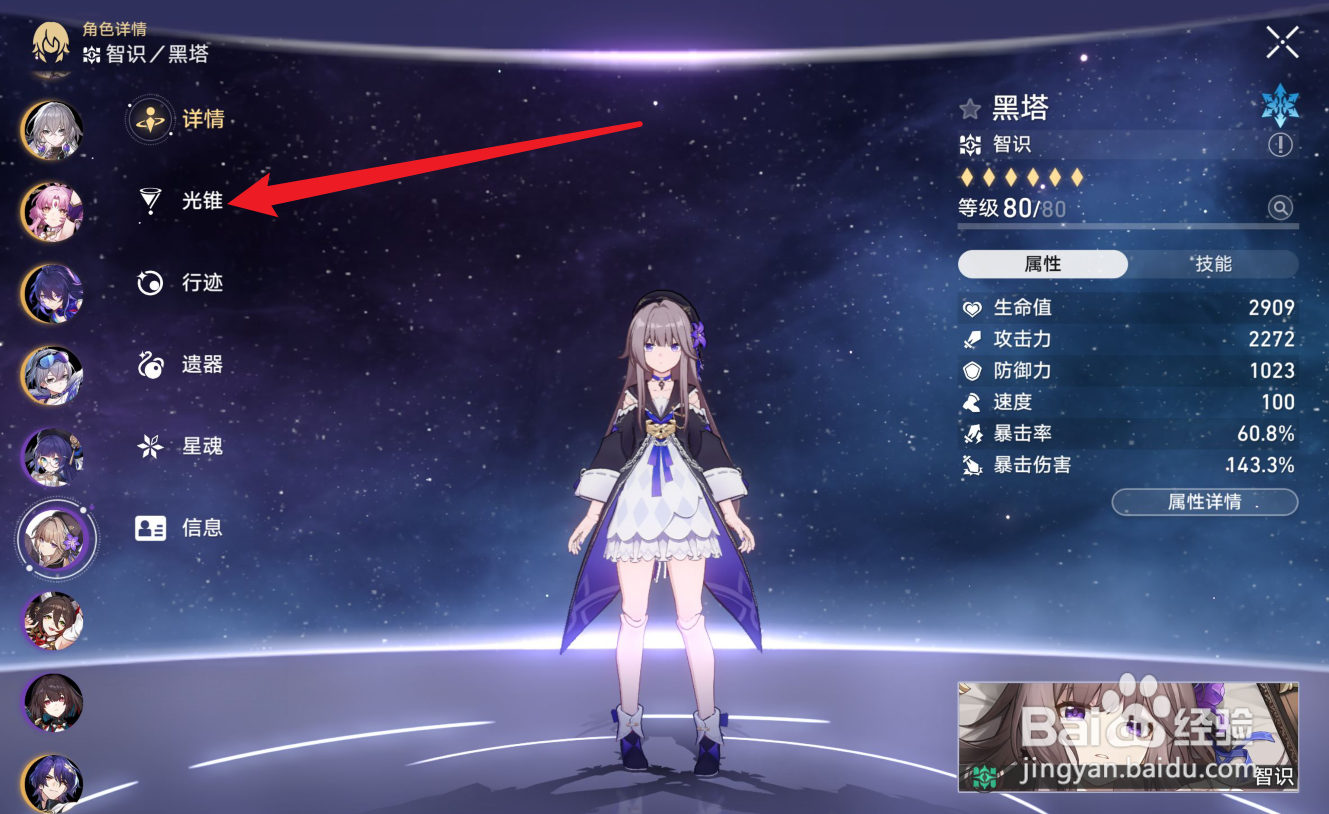Open the magnifier search icon beside 等级
The width and height of the screenshot is (1329, 814).
1282,208
